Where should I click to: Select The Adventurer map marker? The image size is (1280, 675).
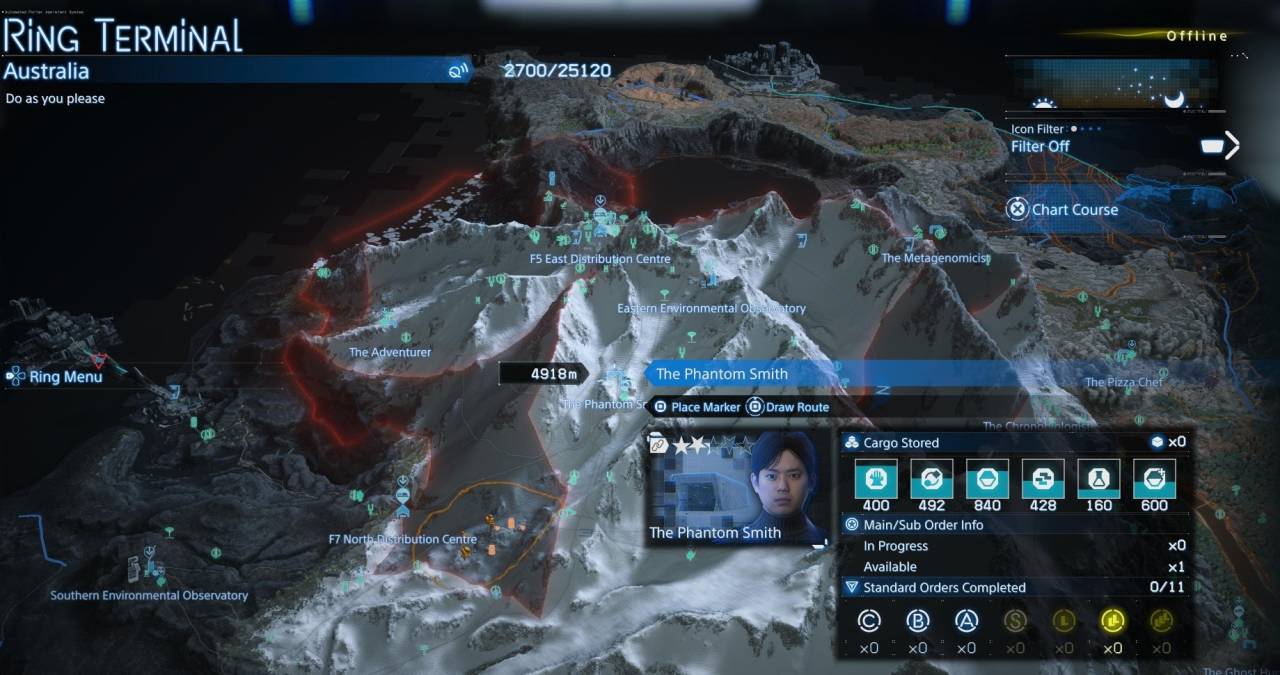tap(390, 352)
